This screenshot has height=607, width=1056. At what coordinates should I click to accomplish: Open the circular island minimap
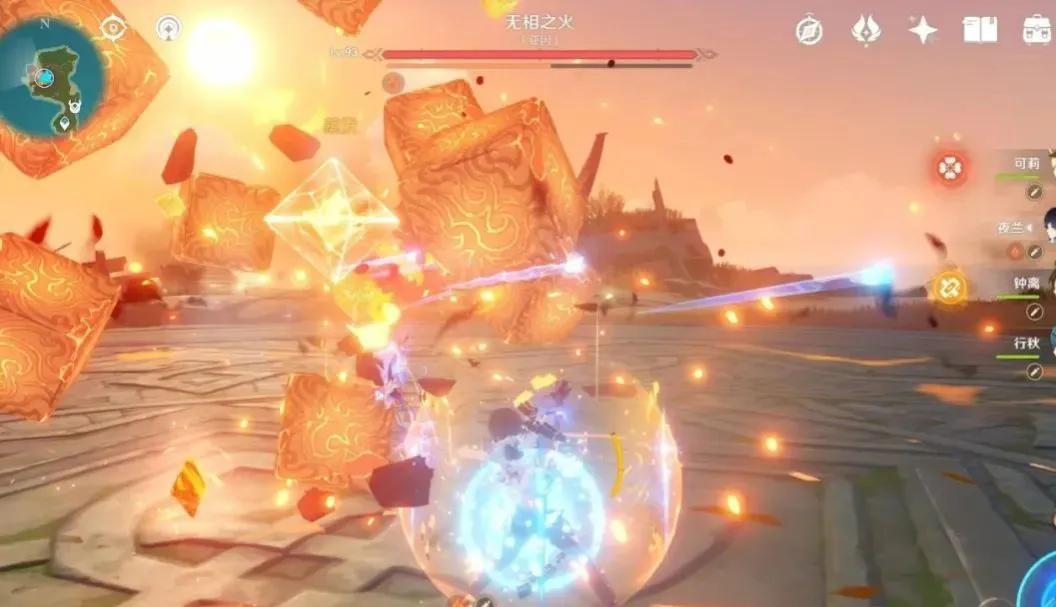pyautogui.click(x=50, y=77)
